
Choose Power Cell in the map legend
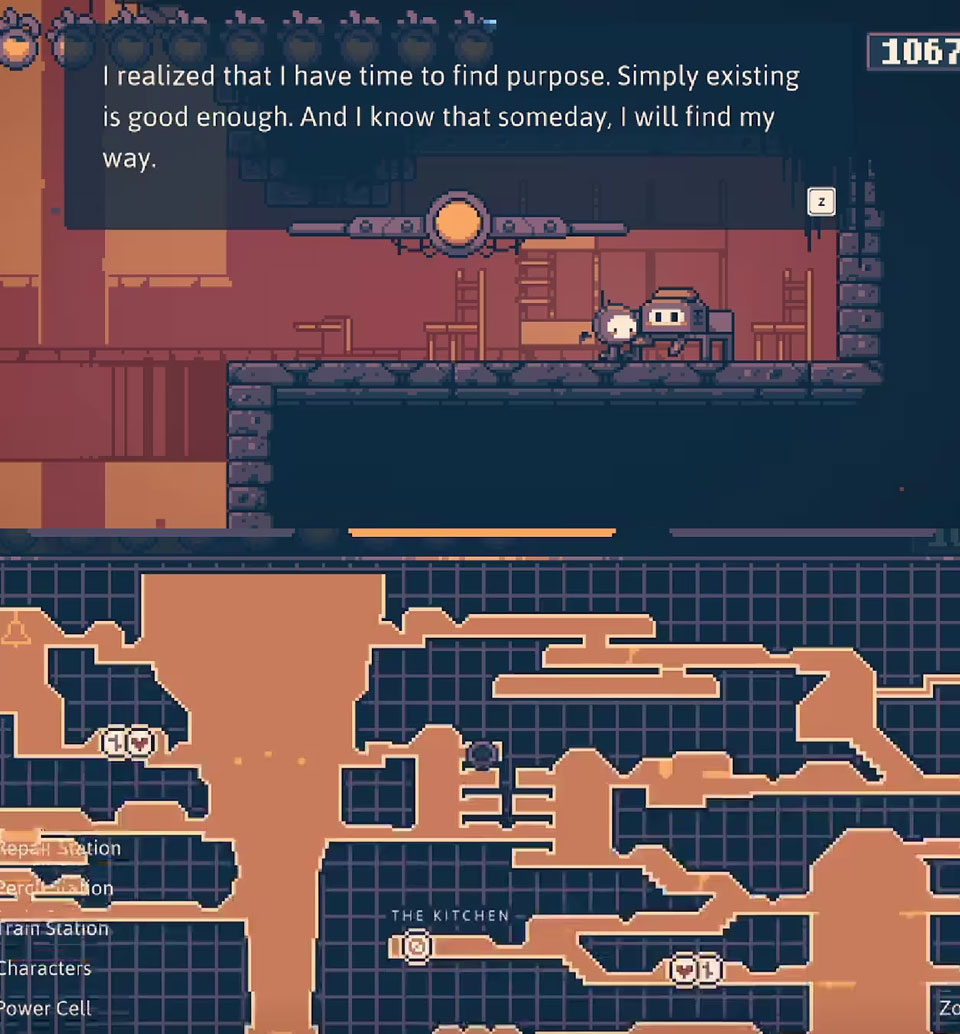coord(46,1009)
